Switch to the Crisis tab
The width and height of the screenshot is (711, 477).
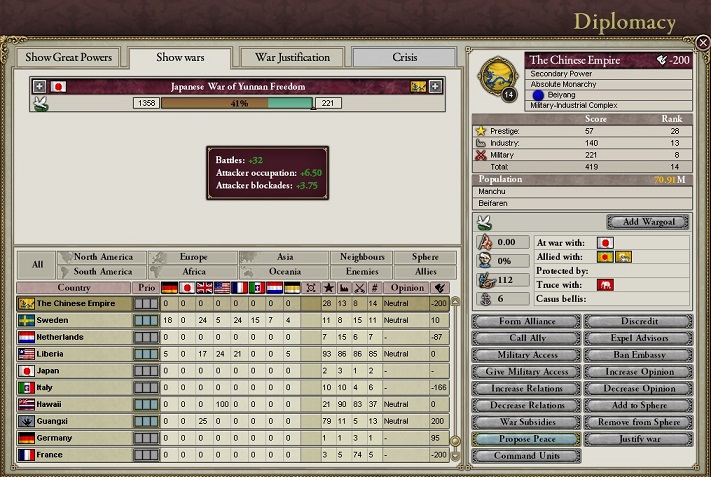pyautogui.click(x=405, y=57)
